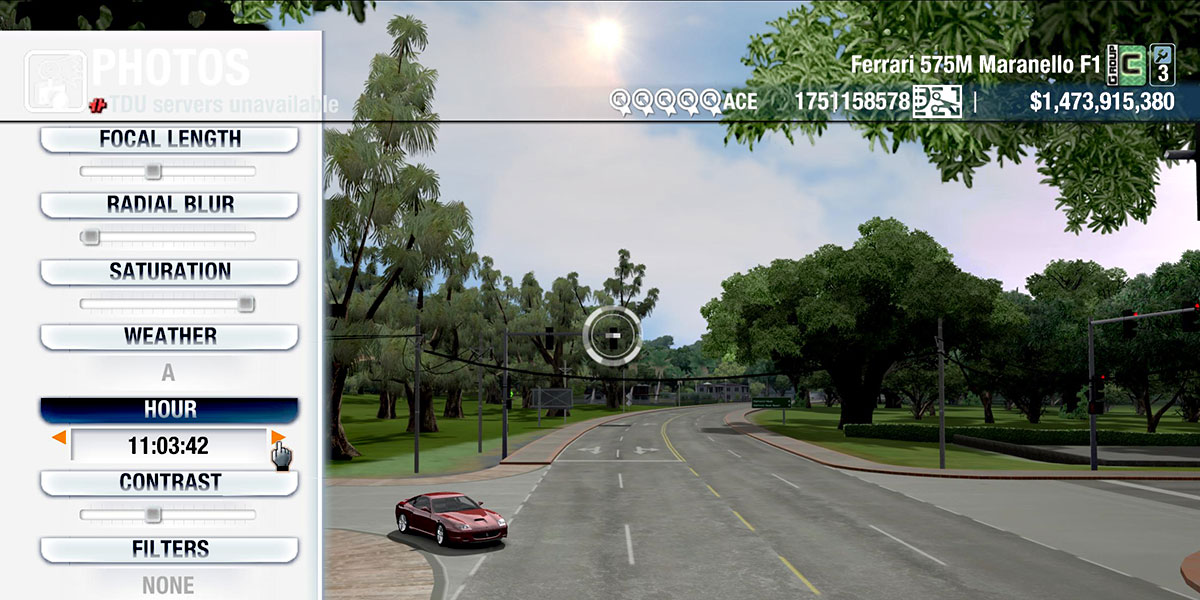The image size is (1200, 600).
Task: Open the Weather setting
Action: click(169, 336)
